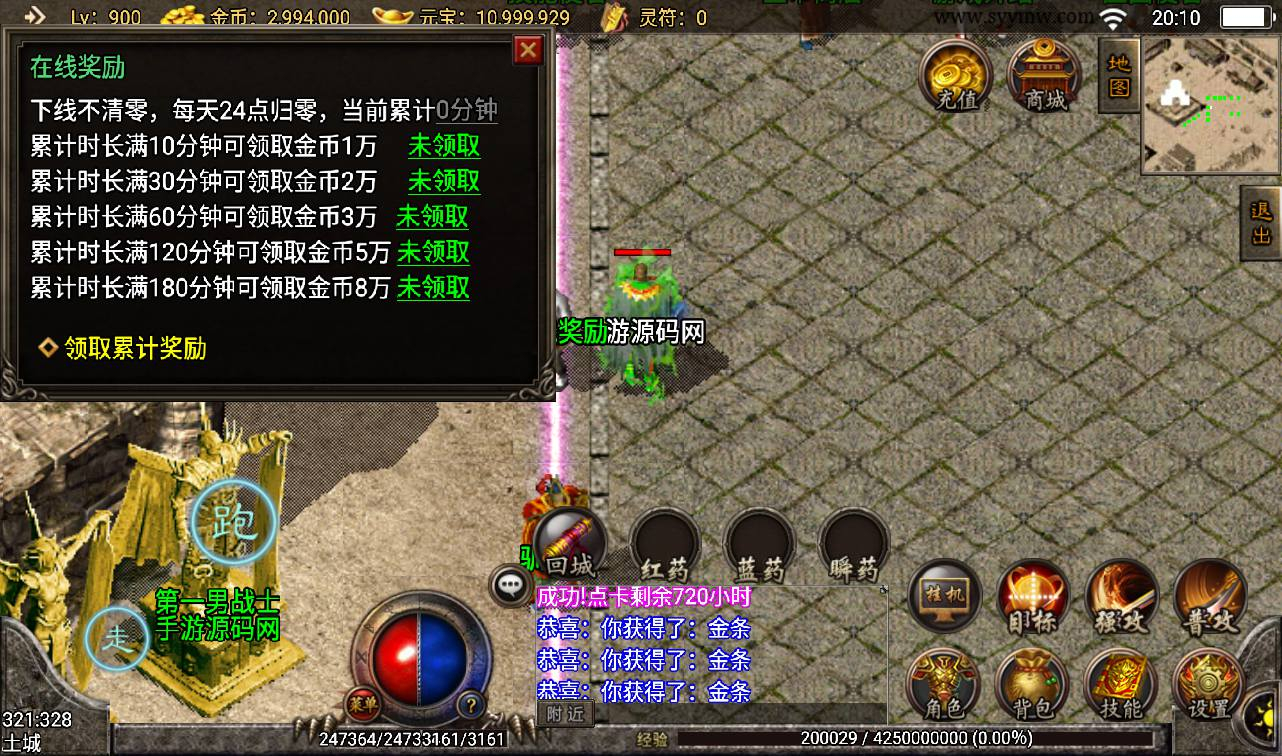Claim the 30-minute 2万 gold reward
The height and width of the screenshot is (756, 1282).
point(444,181)
